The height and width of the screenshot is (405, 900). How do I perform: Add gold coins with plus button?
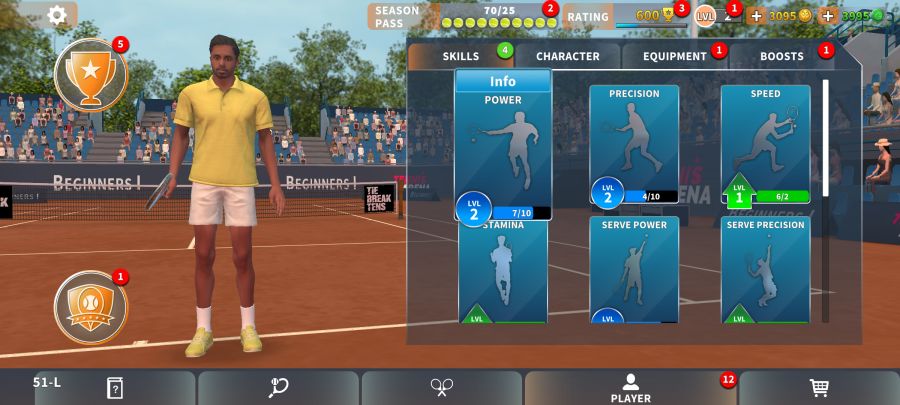[756, 16]
